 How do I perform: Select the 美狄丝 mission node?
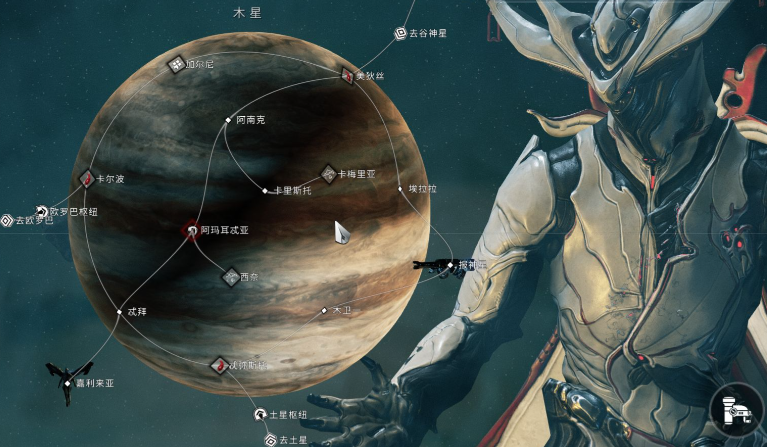pyautogui.click(x=347, y=75)
